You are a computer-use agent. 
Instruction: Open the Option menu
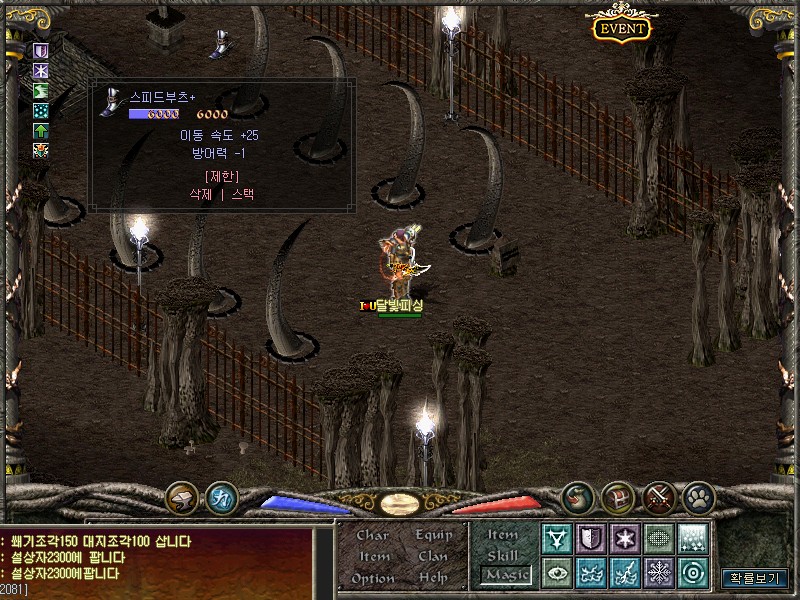(373, 578)
